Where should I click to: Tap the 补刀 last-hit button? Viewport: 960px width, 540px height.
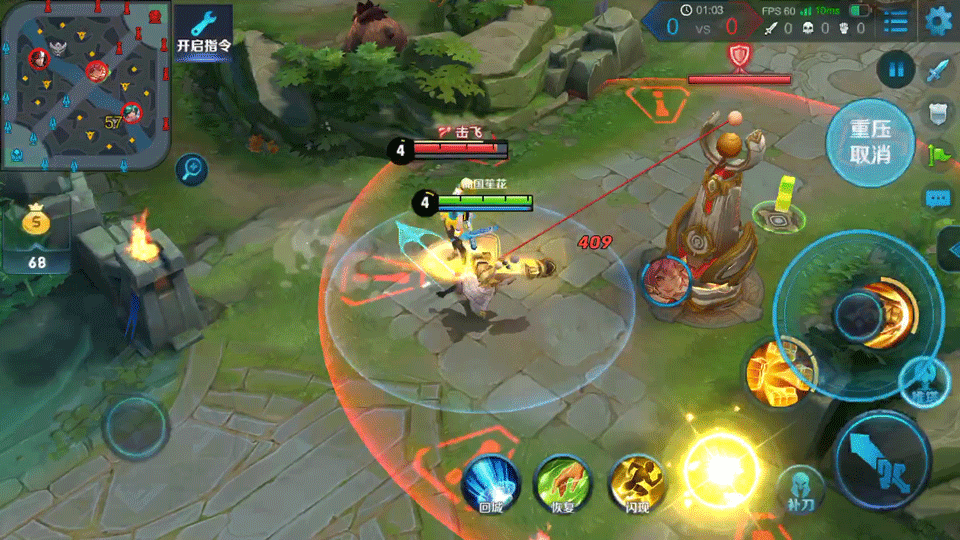(802, 489)
